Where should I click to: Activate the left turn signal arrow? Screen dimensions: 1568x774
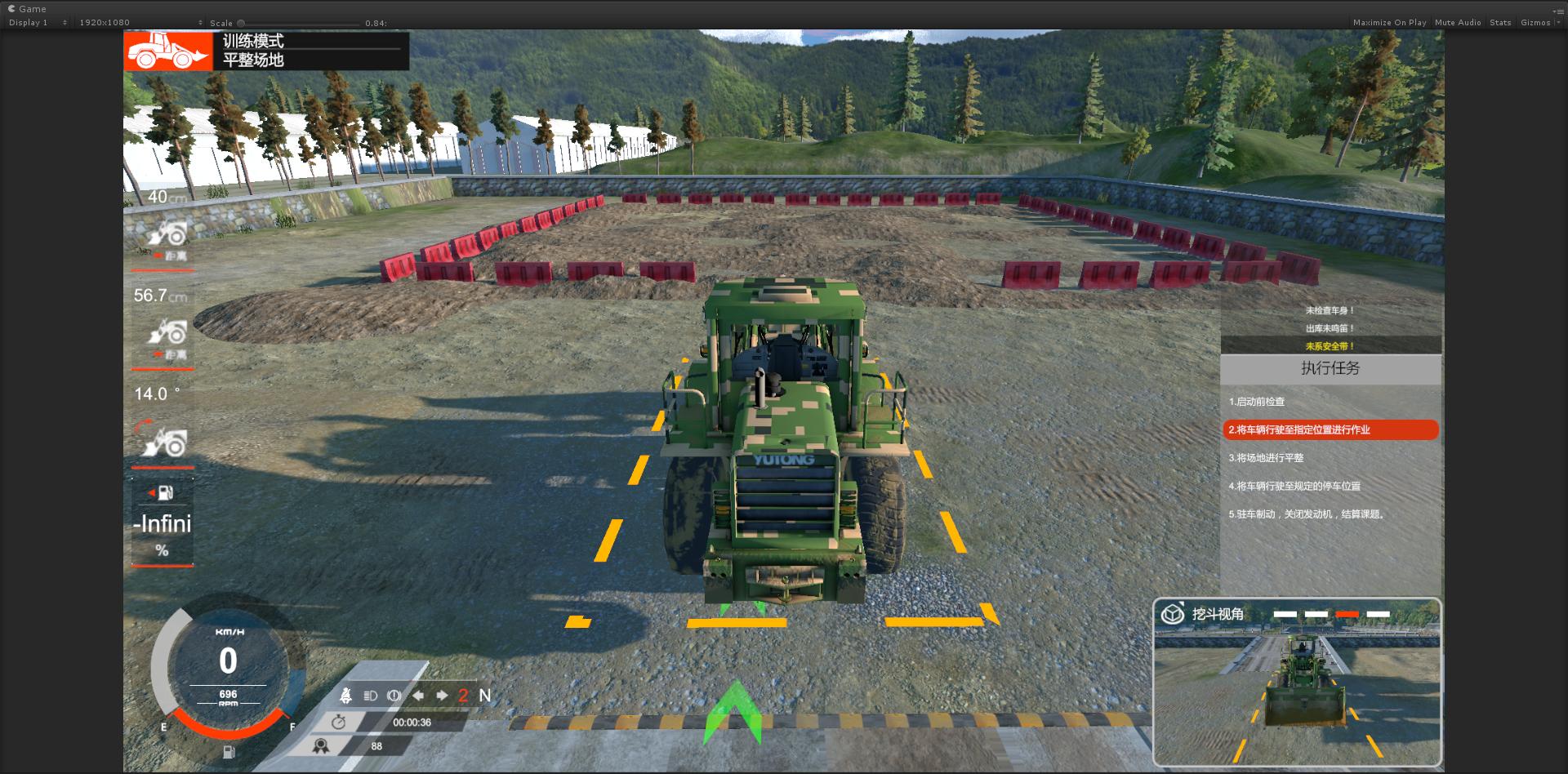point(418,696)
